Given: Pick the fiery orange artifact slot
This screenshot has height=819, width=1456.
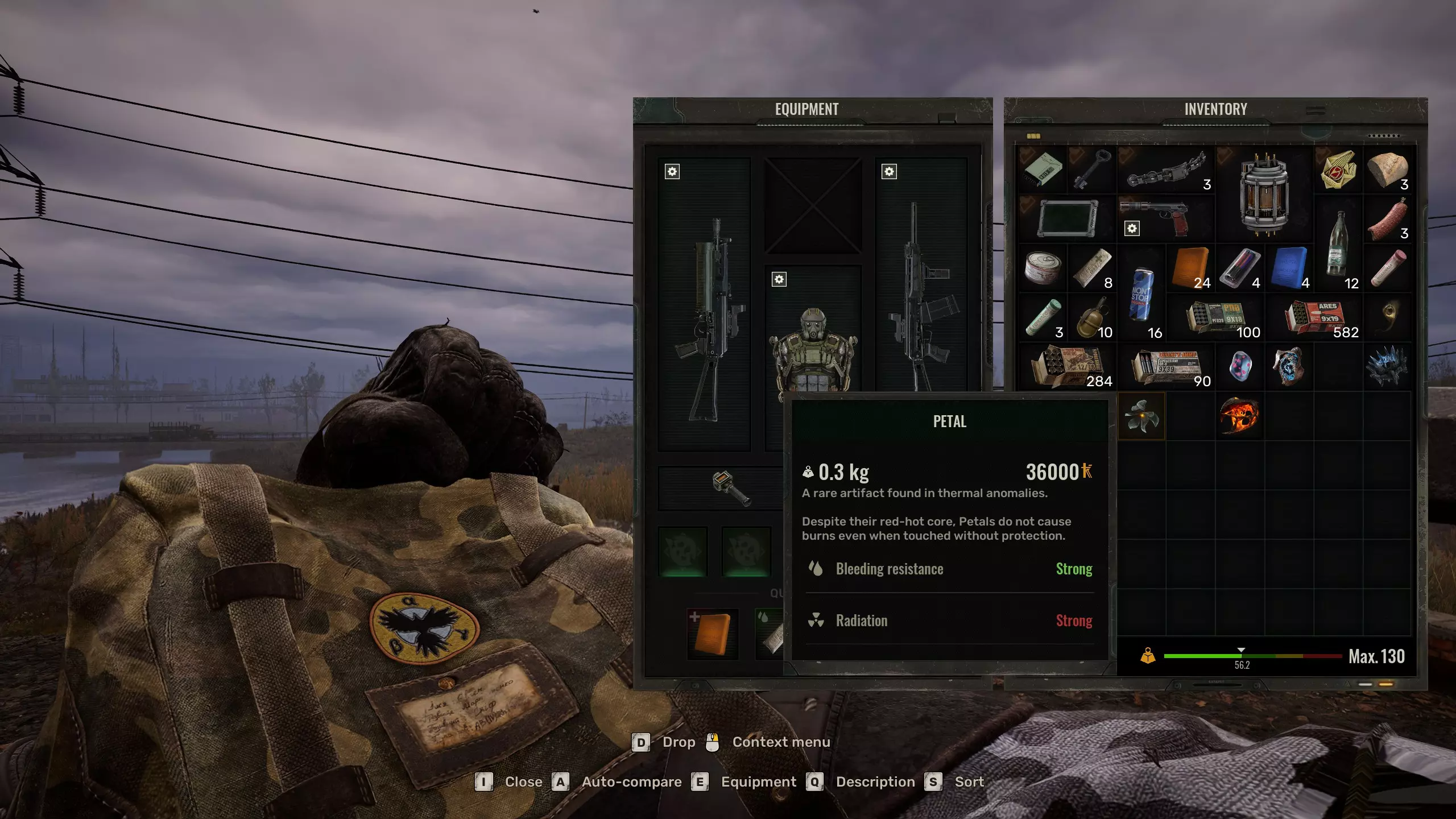Looking at the screenshot, I should [1239, 416].
